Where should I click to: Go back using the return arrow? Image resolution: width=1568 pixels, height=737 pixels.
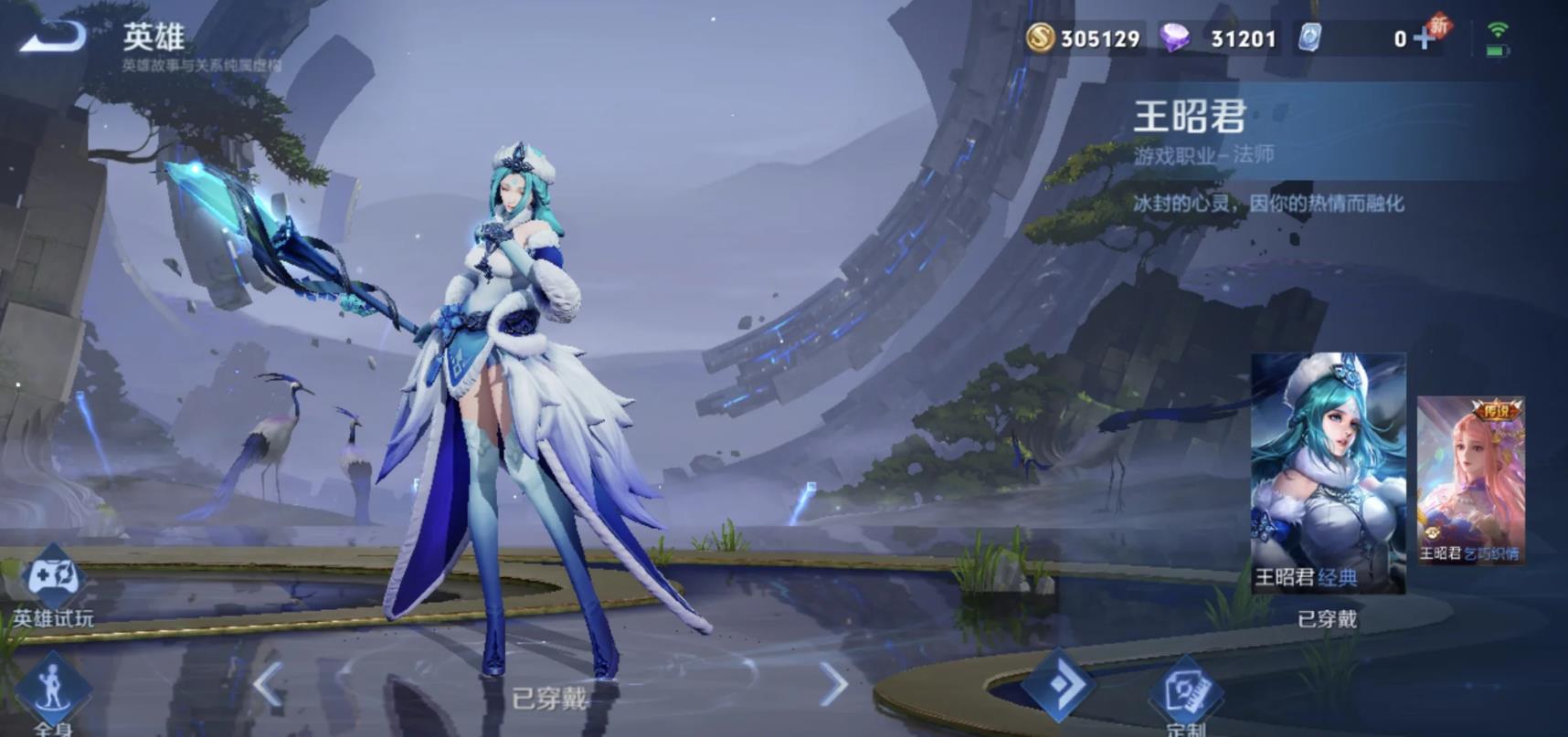click(53, 37)
